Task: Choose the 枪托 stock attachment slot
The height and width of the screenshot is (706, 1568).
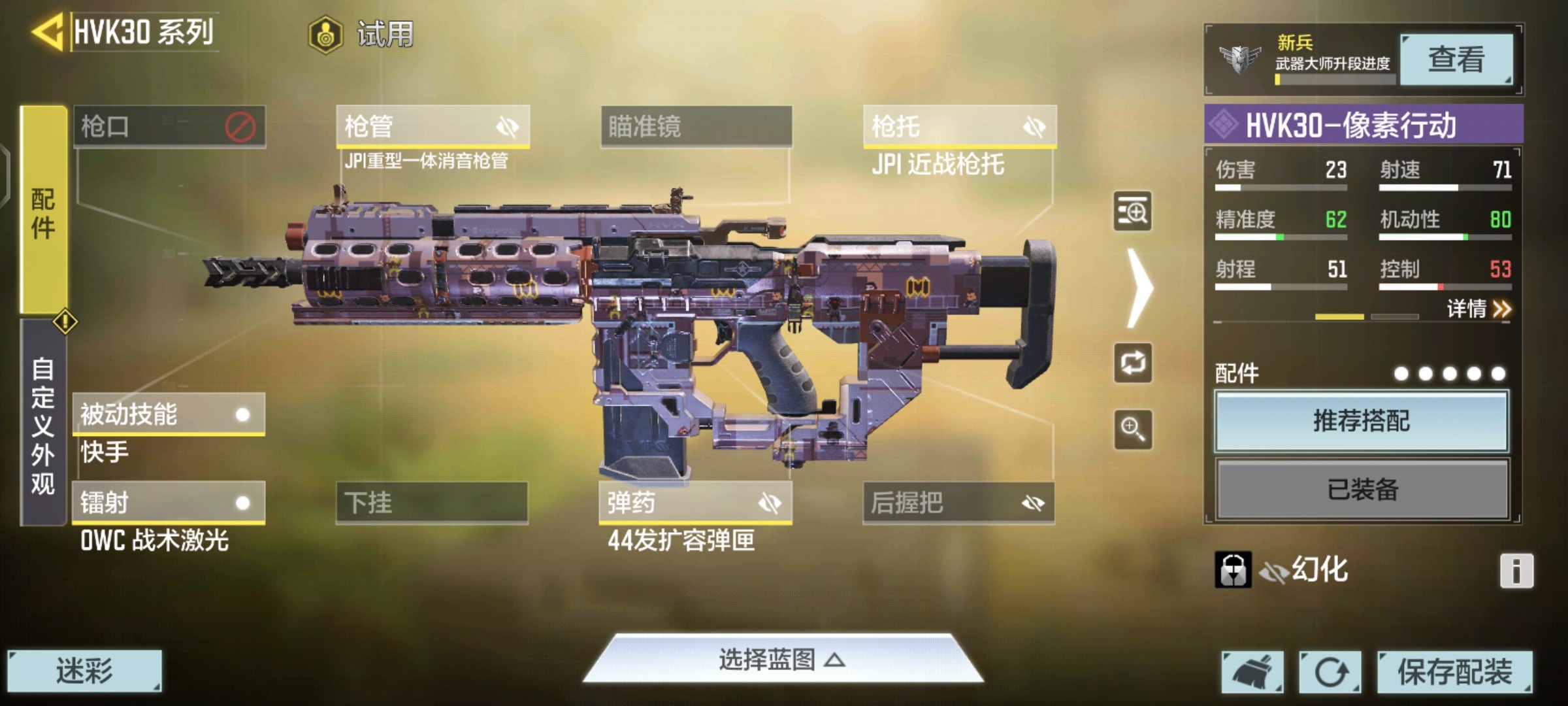Action: [959, 126]
